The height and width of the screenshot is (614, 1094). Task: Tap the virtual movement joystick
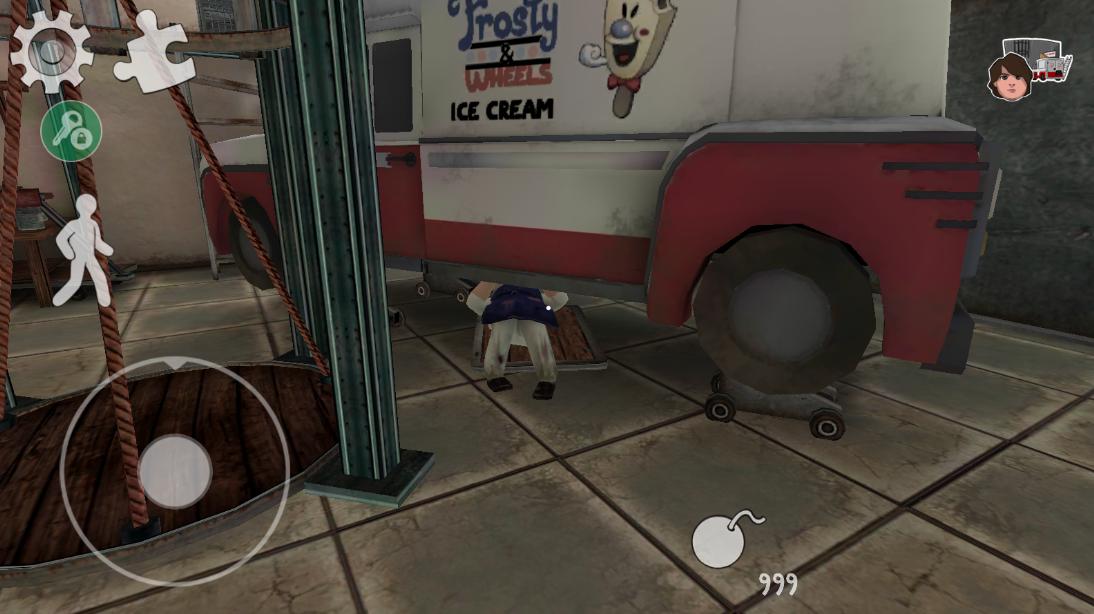click(x=175, y=470)
